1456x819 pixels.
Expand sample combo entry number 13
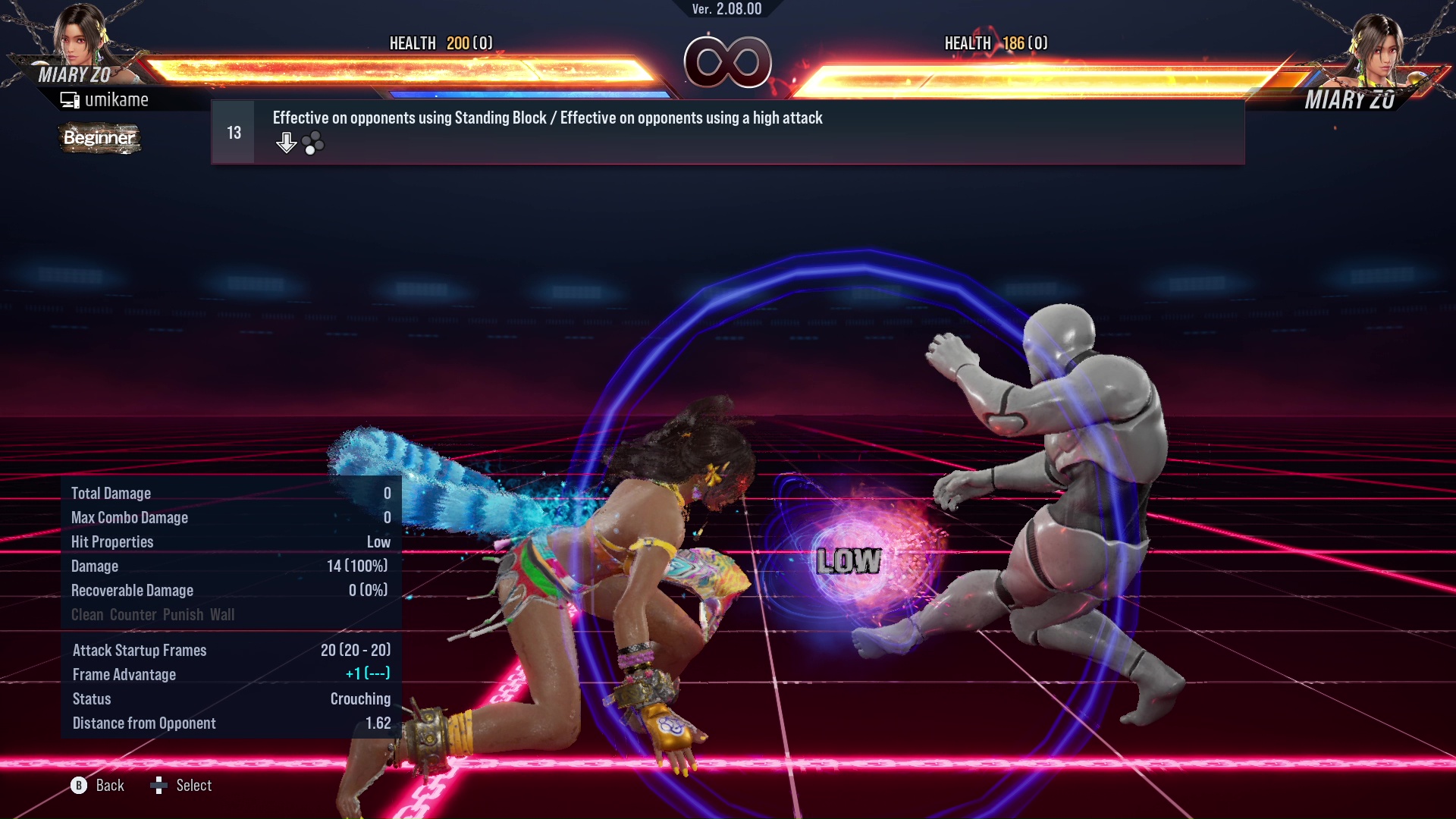pyautogui.click(x=234, y=131)
